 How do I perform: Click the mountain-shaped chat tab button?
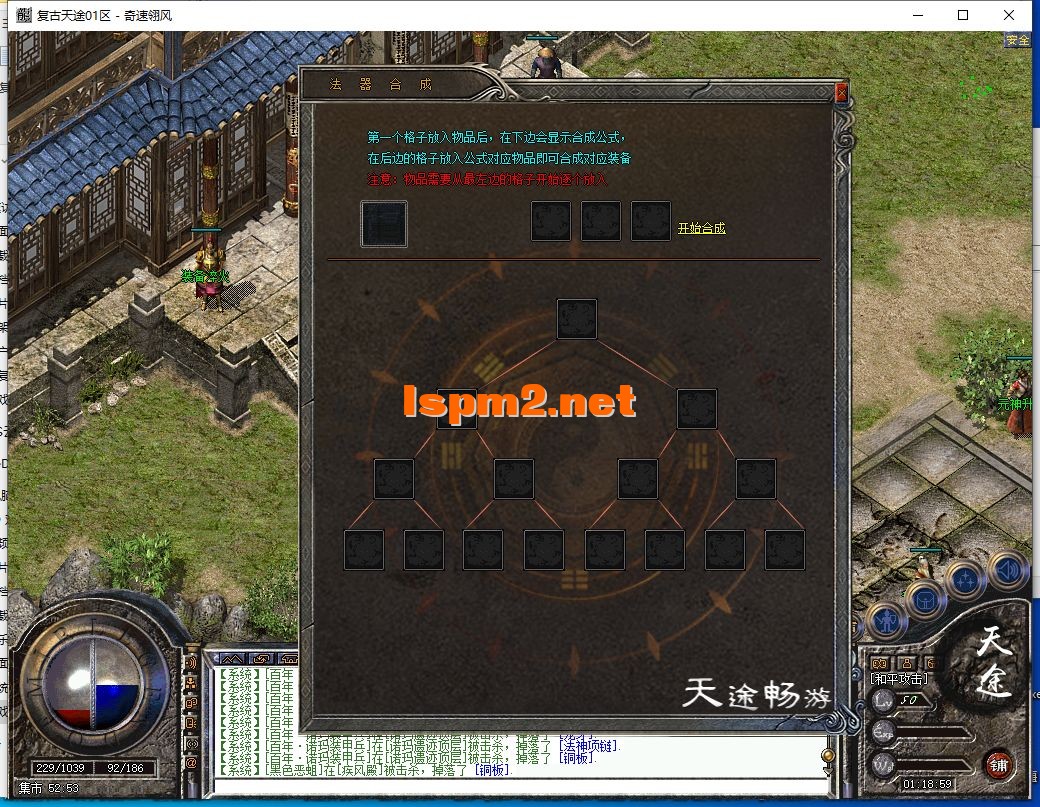click(x=232, y=659)
